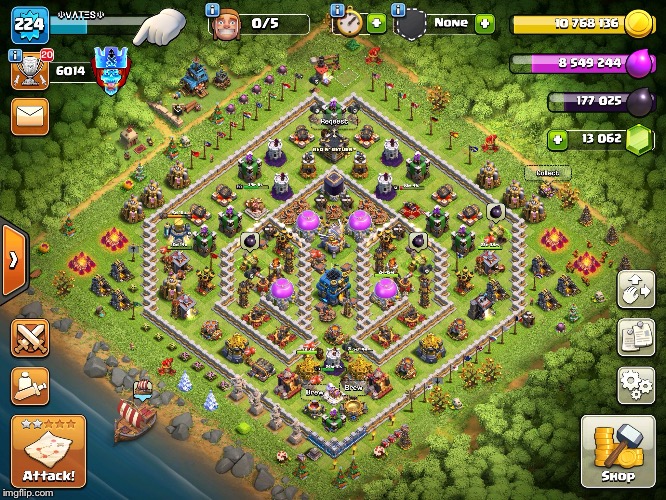Screen dimensions: 666x500
Task: Open the settings gears button
Action: [635, 382]
